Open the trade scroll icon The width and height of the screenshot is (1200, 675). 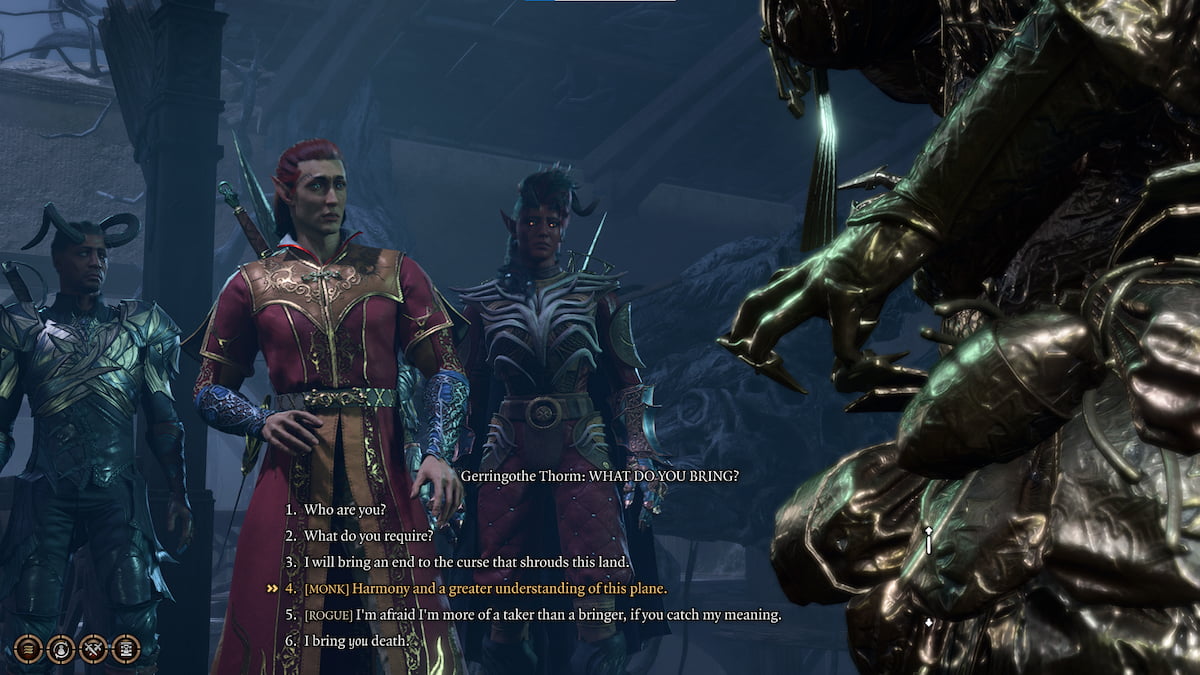[x=126, y=649]
